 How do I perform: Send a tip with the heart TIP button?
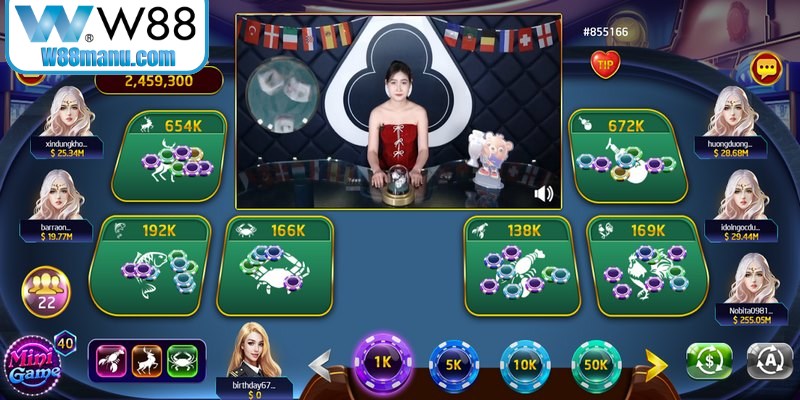click(x=605, y=64)
